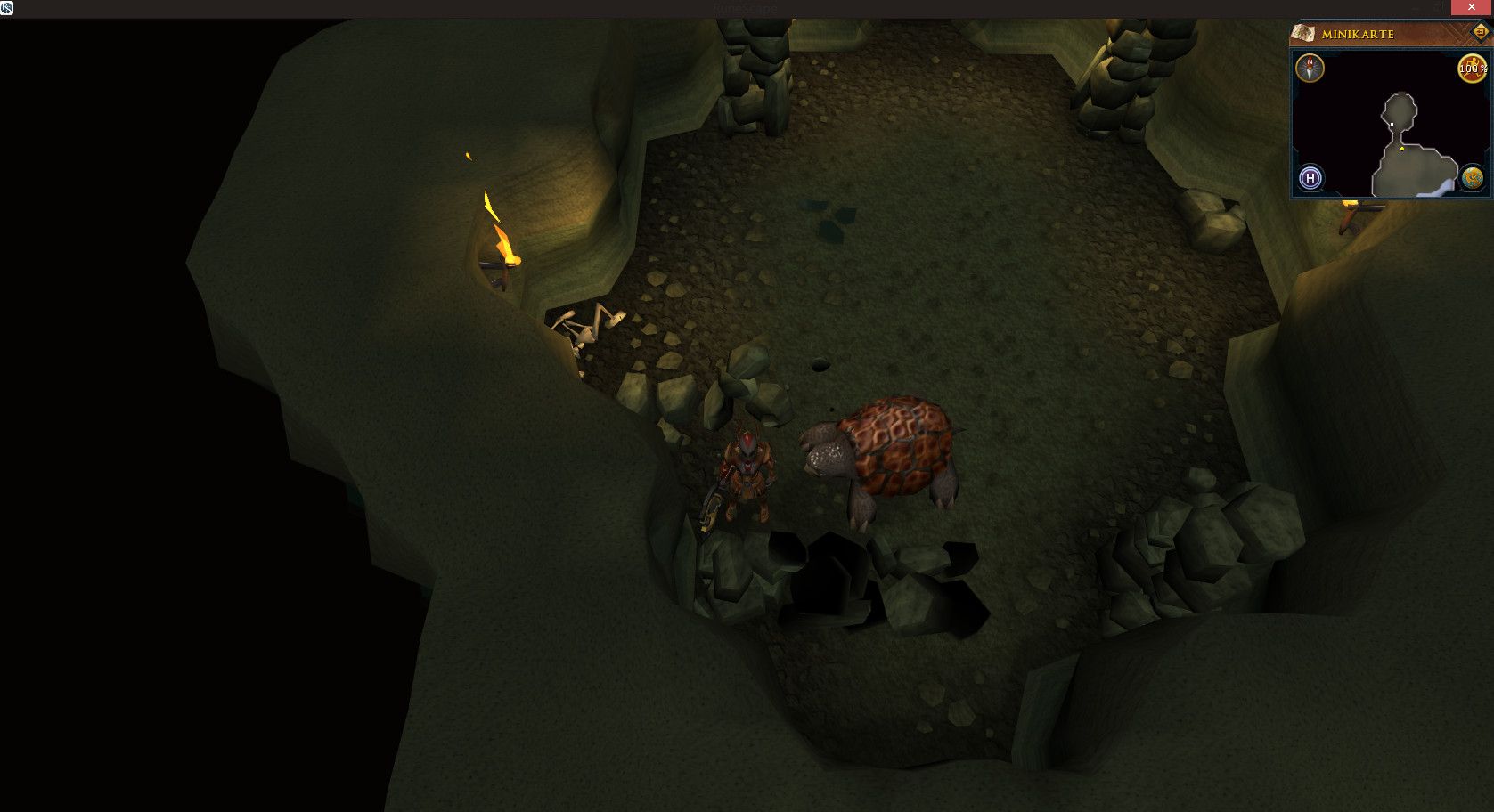The width and height of the screenshot is (1494, 812).
Task: Use the home teleport H button
Action: (1310, 178)
